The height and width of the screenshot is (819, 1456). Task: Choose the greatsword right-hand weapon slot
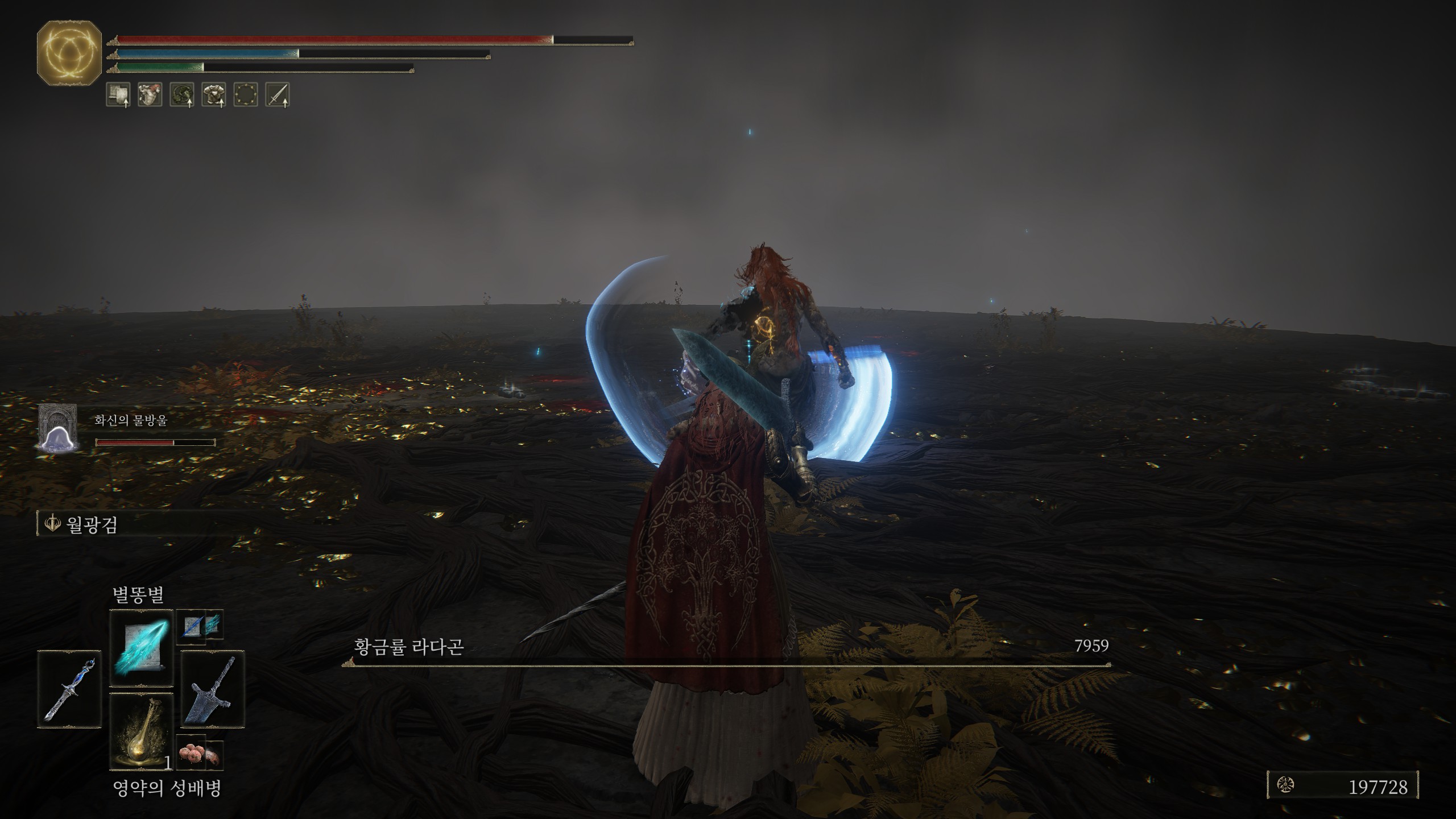pyautogui.click(x=213, y=689)
